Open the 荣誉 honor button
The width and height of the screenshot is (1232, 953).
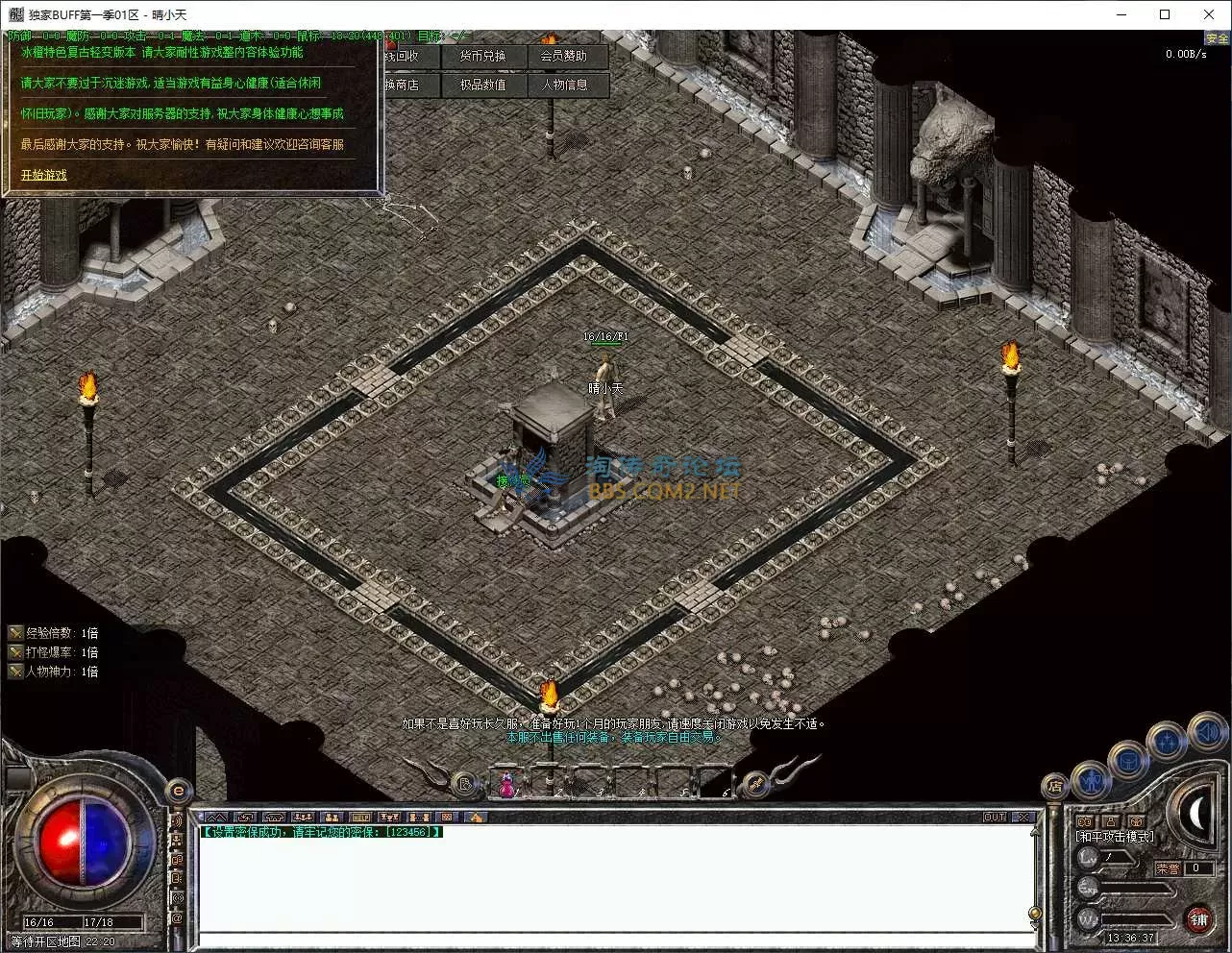pyautogui.click(x=1168, y=868)
